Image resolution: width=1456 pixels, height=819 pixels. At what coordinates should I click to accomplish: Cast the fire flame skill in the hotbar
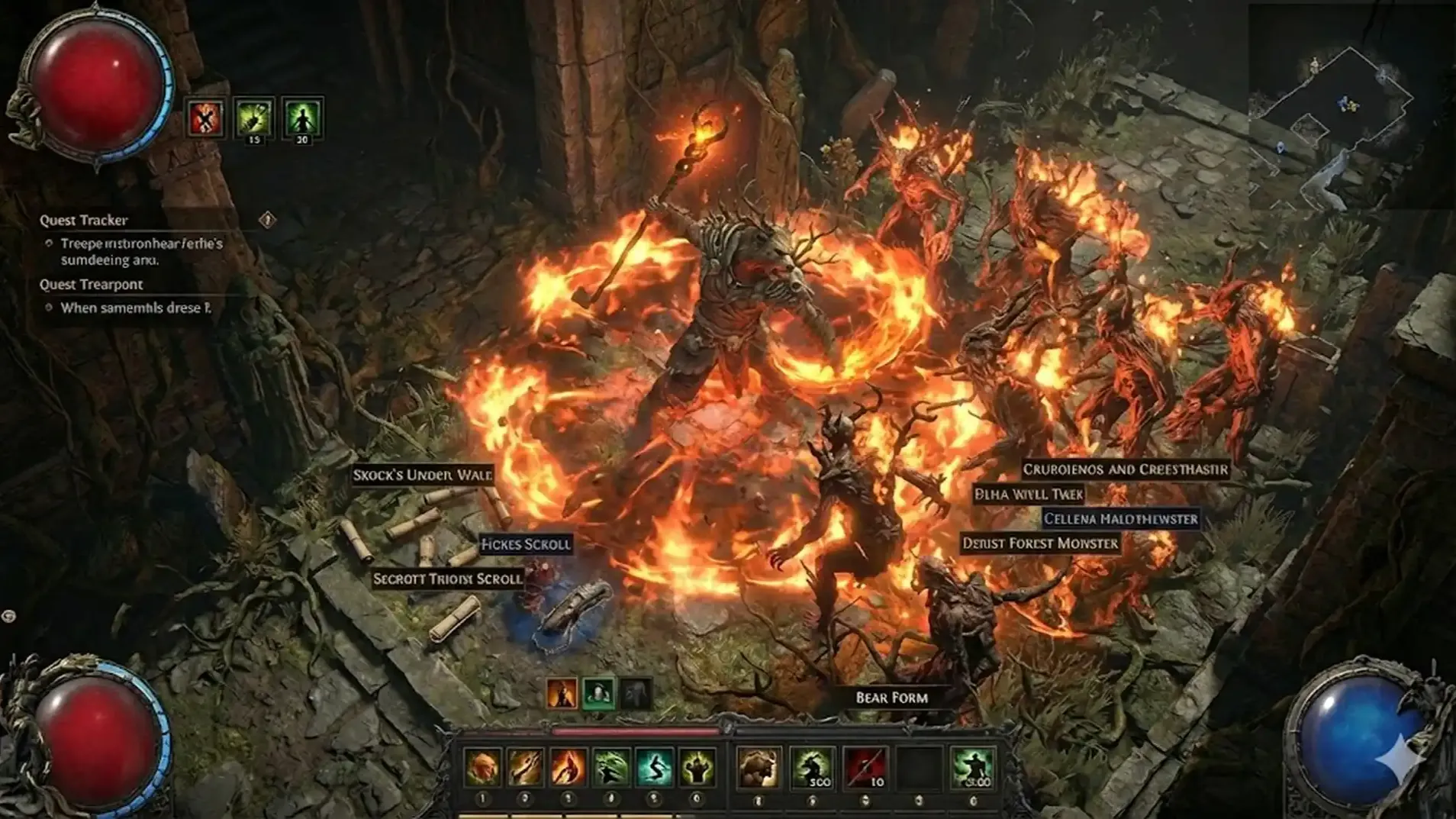click(x=568, y=766)
